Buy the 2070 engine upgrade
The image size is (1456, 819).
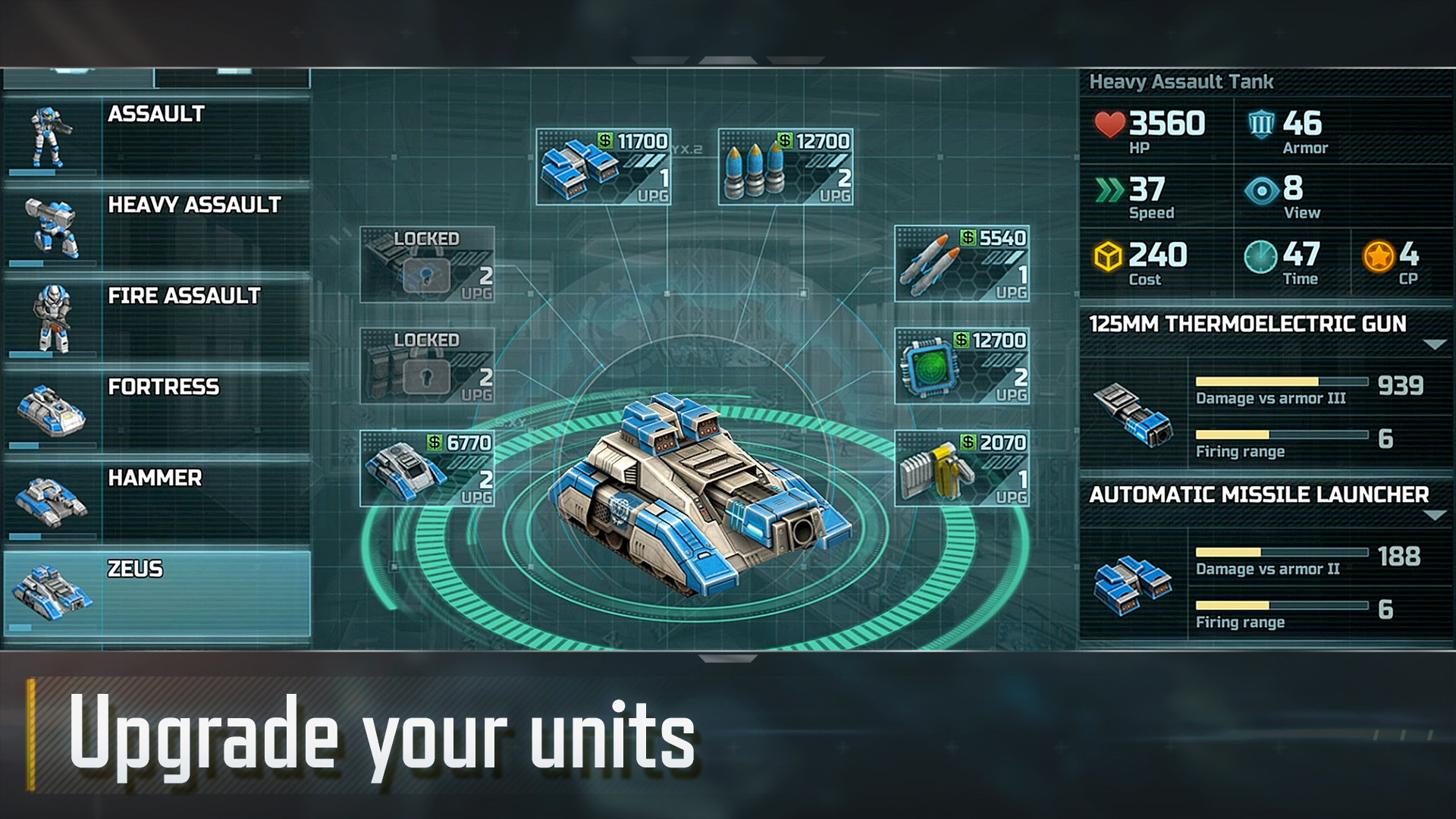pos(962,469)
